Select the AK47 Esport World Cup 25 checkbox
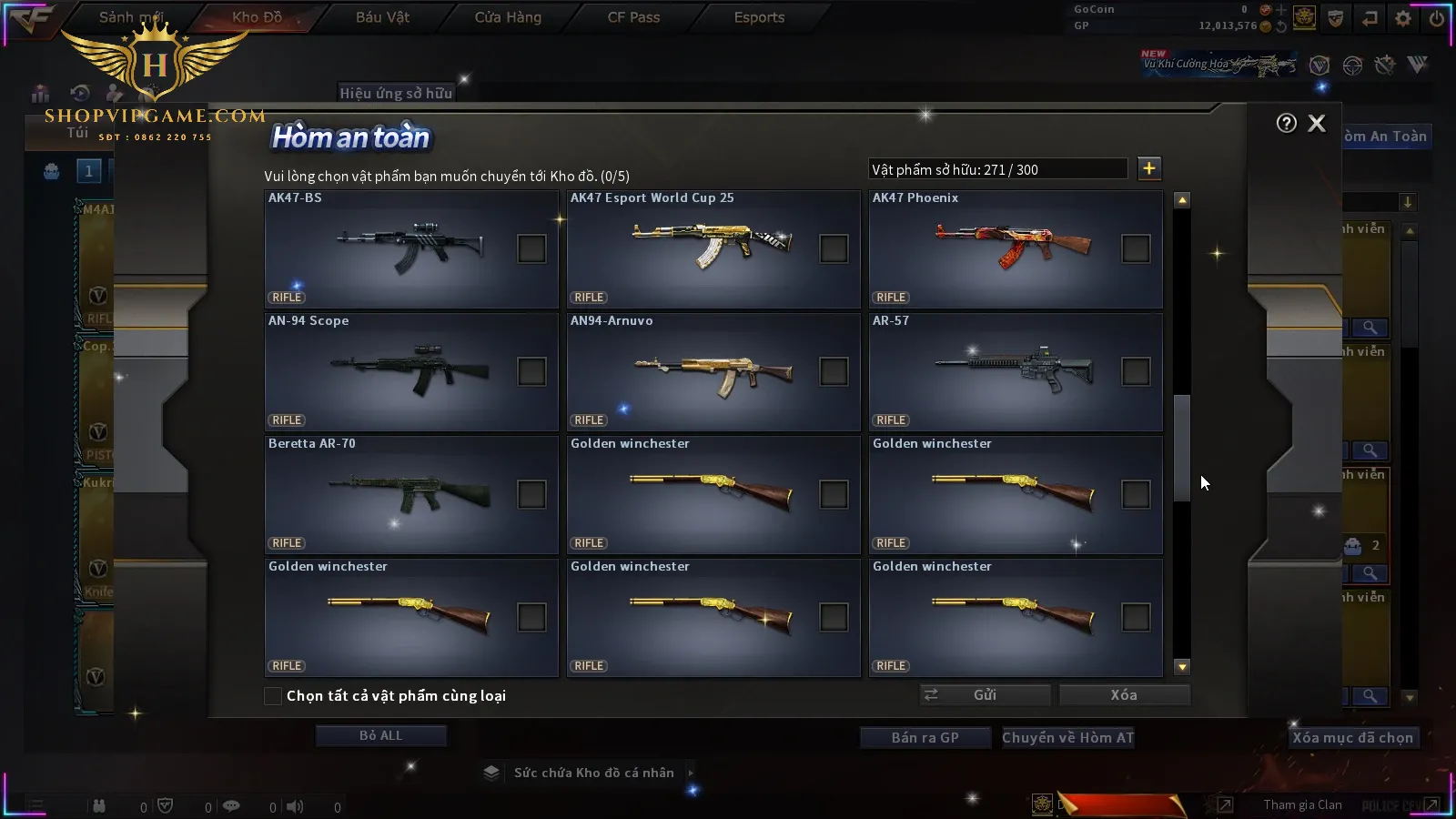The image size is (1456, 819). click(834, 248)
